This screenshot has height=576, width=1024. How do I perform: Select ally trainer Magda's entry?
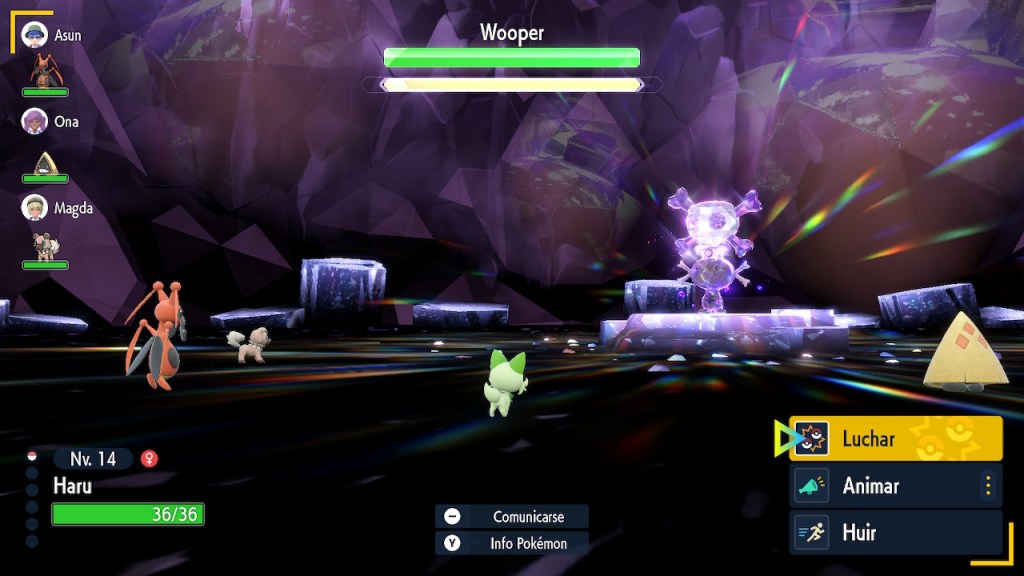(x=58, y=208)
